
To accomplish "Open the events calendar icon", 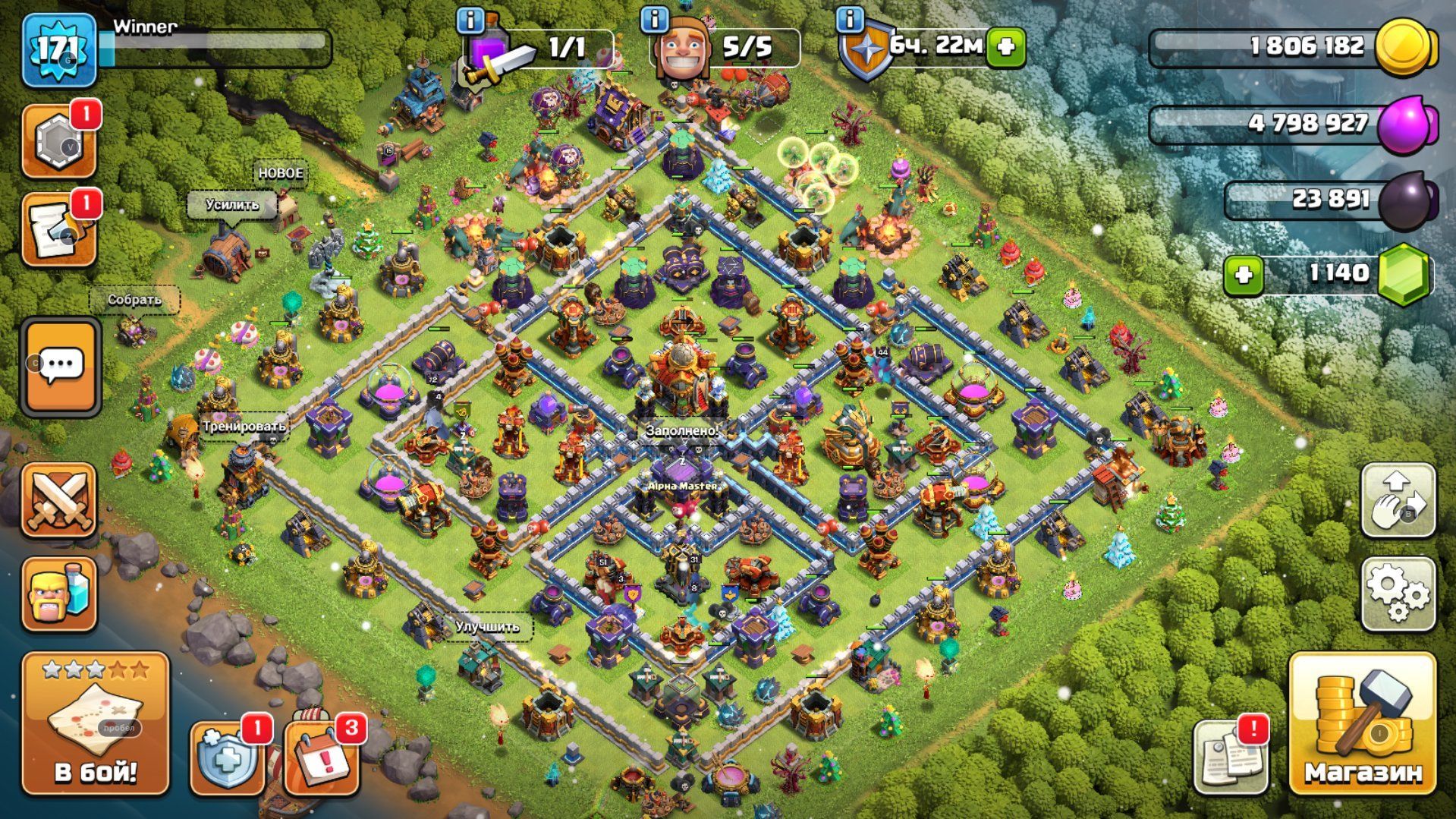I will (322, 758).
